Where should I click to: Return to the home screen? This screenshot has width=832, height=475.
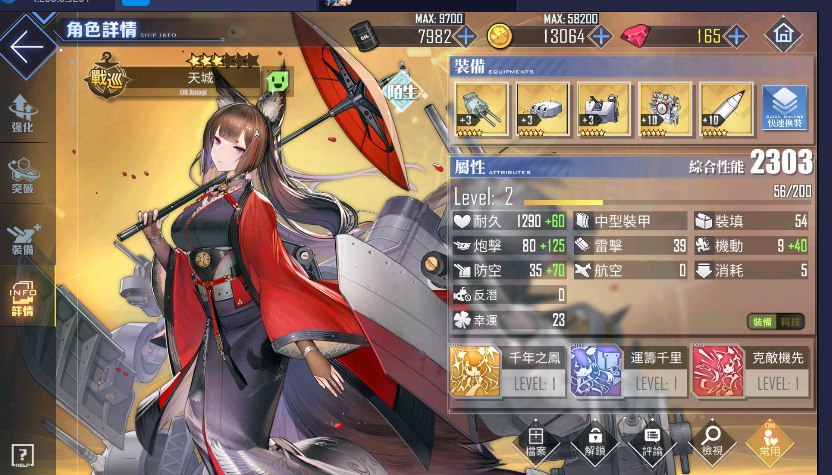tap(783, 36)
